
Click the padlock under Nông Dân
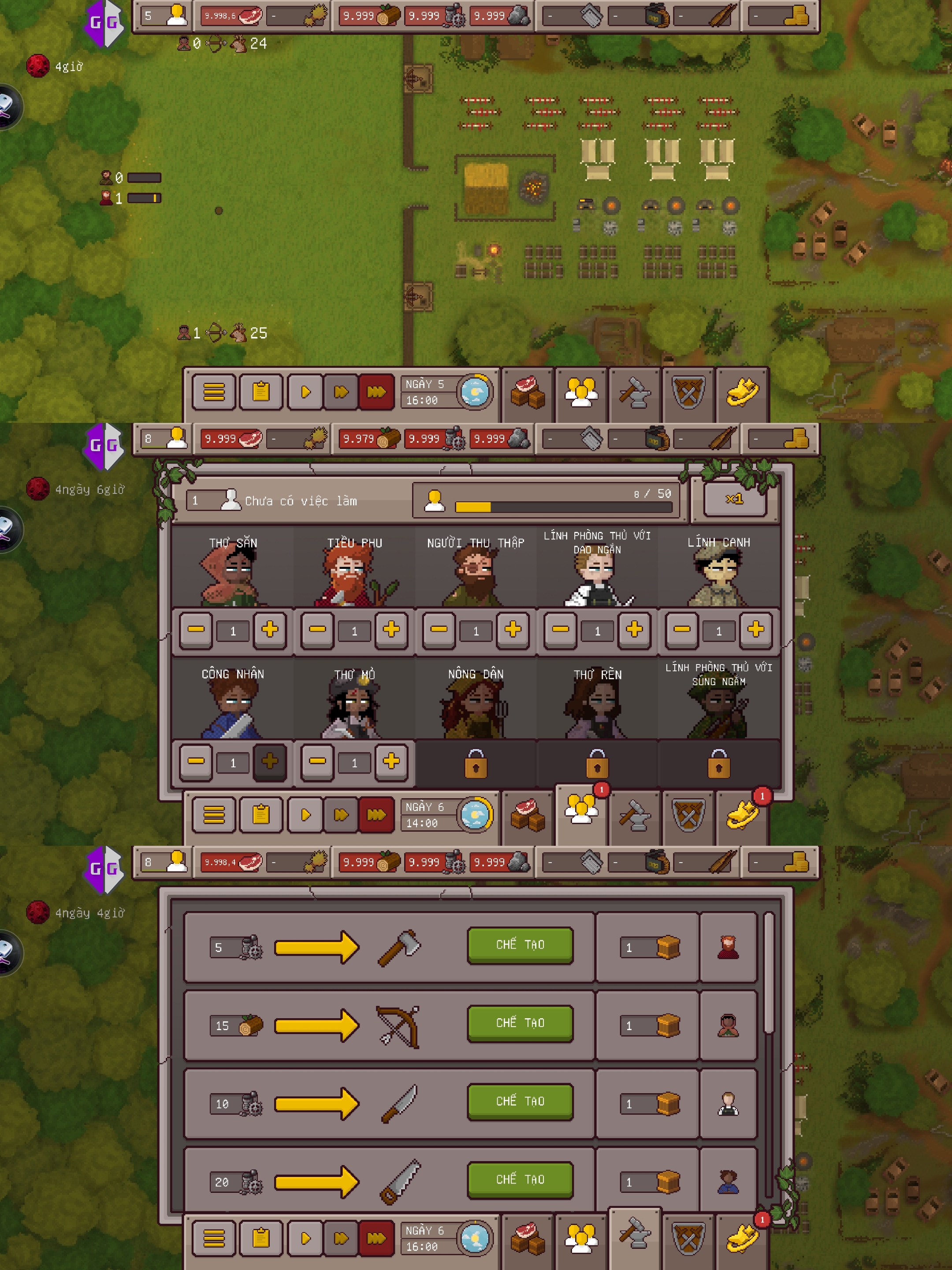point(476,764)
